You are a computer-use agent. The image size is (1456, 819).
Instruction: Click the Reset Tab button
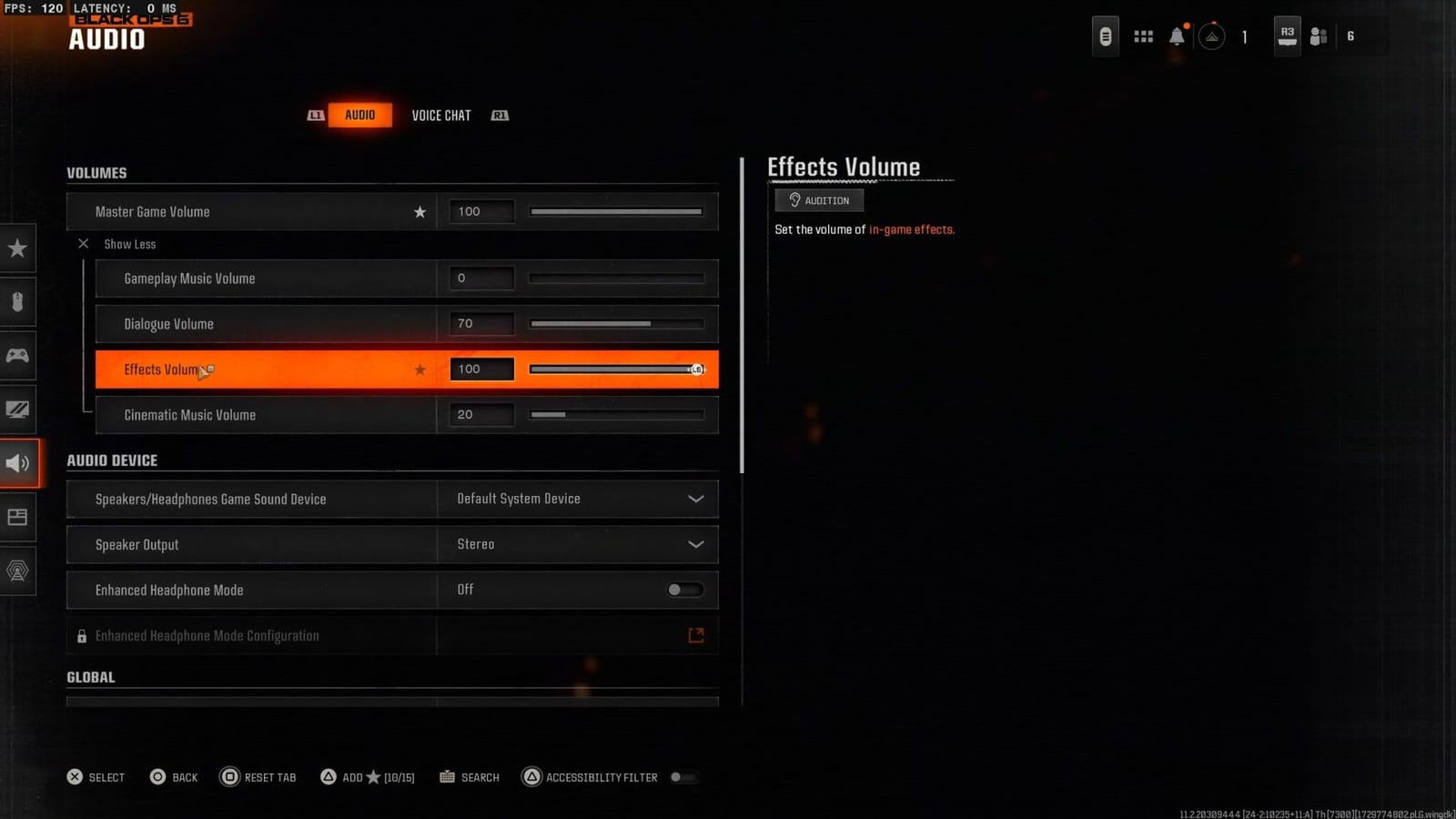pyautogui.click(x=258, y=777)
